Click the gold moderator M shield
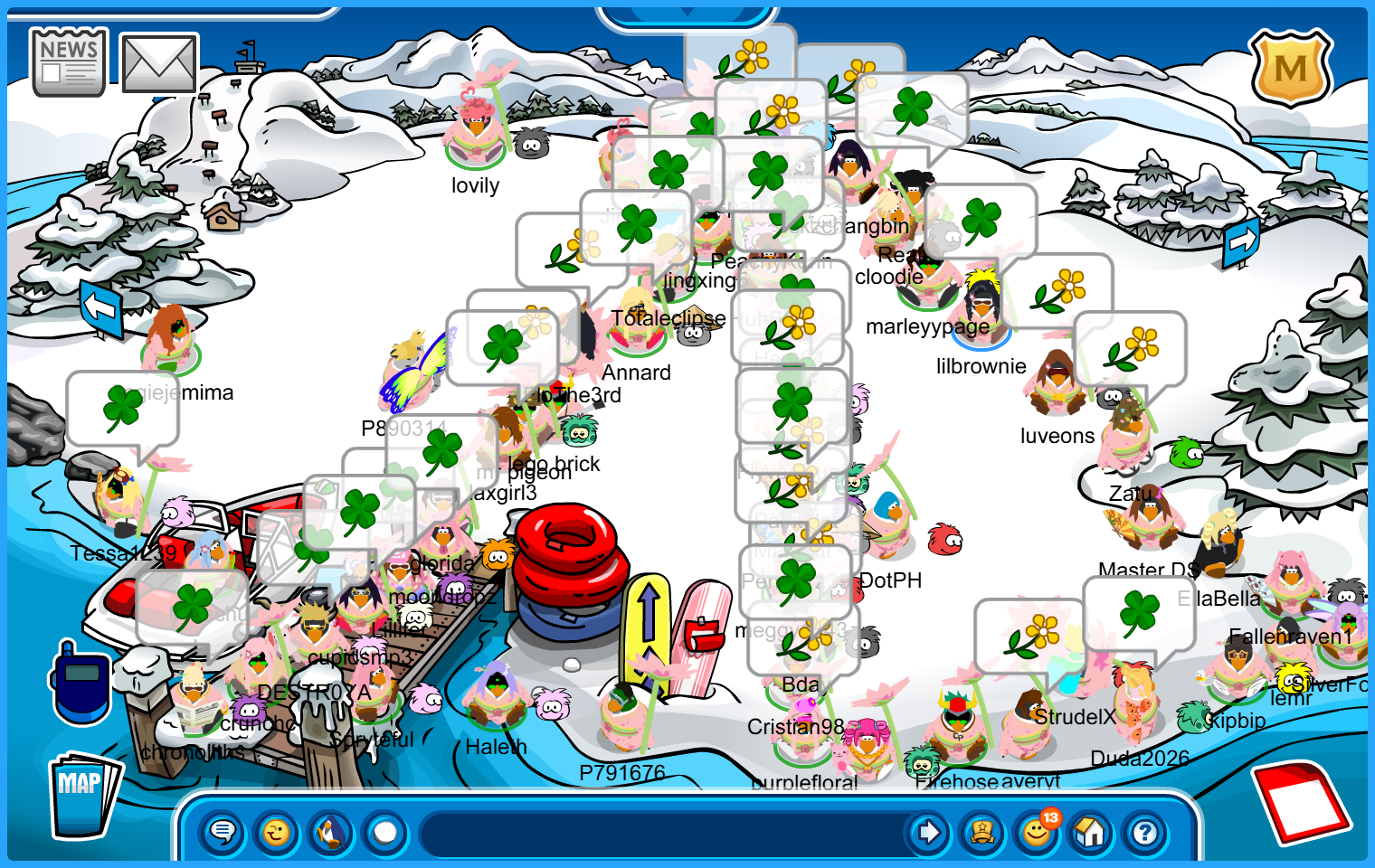 pyautogui.click(x=1290, y=69)
